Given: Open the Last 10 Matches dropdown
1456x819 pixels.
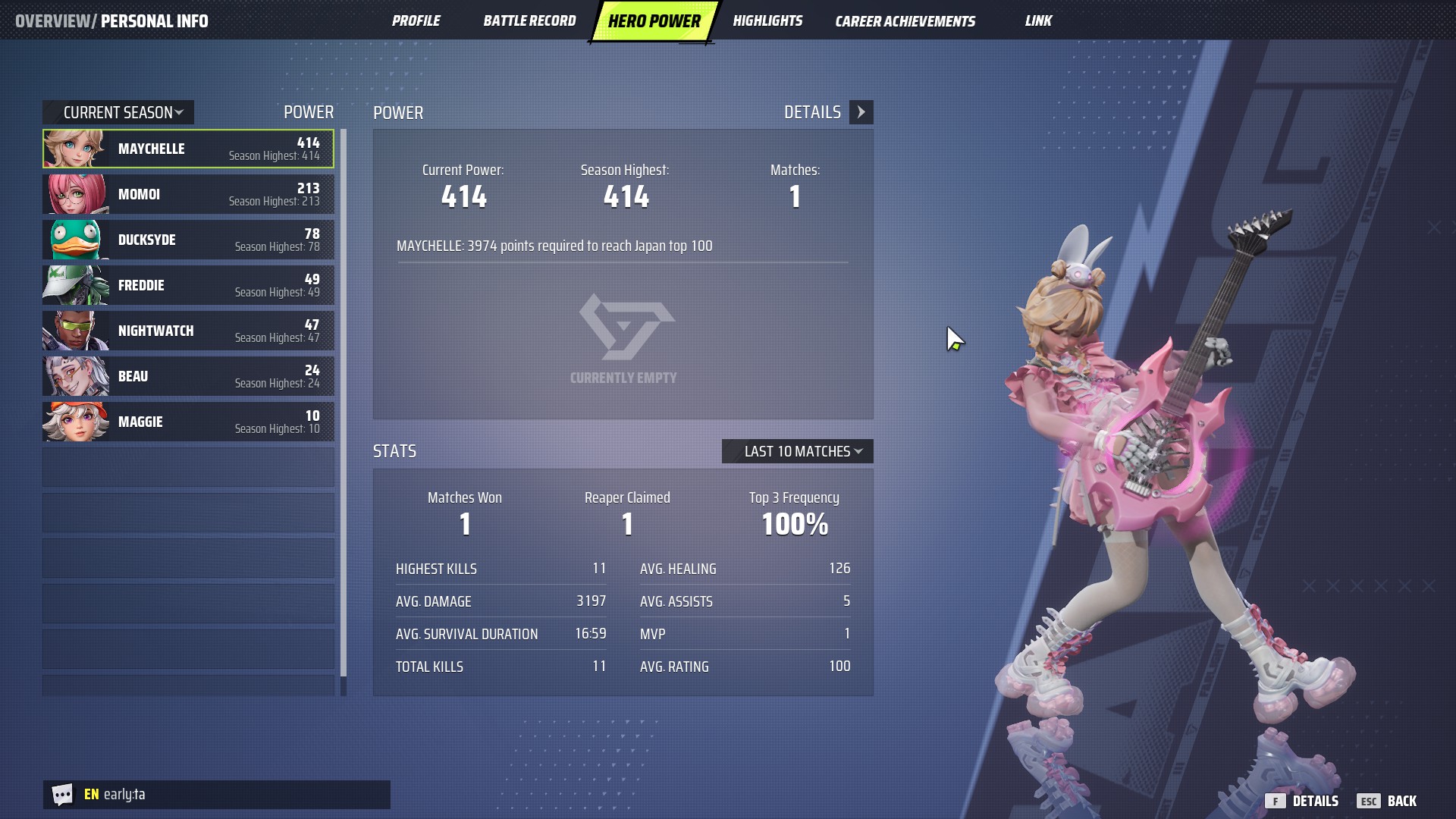Looking at the screenshot, I should click(x=798, y=451).
